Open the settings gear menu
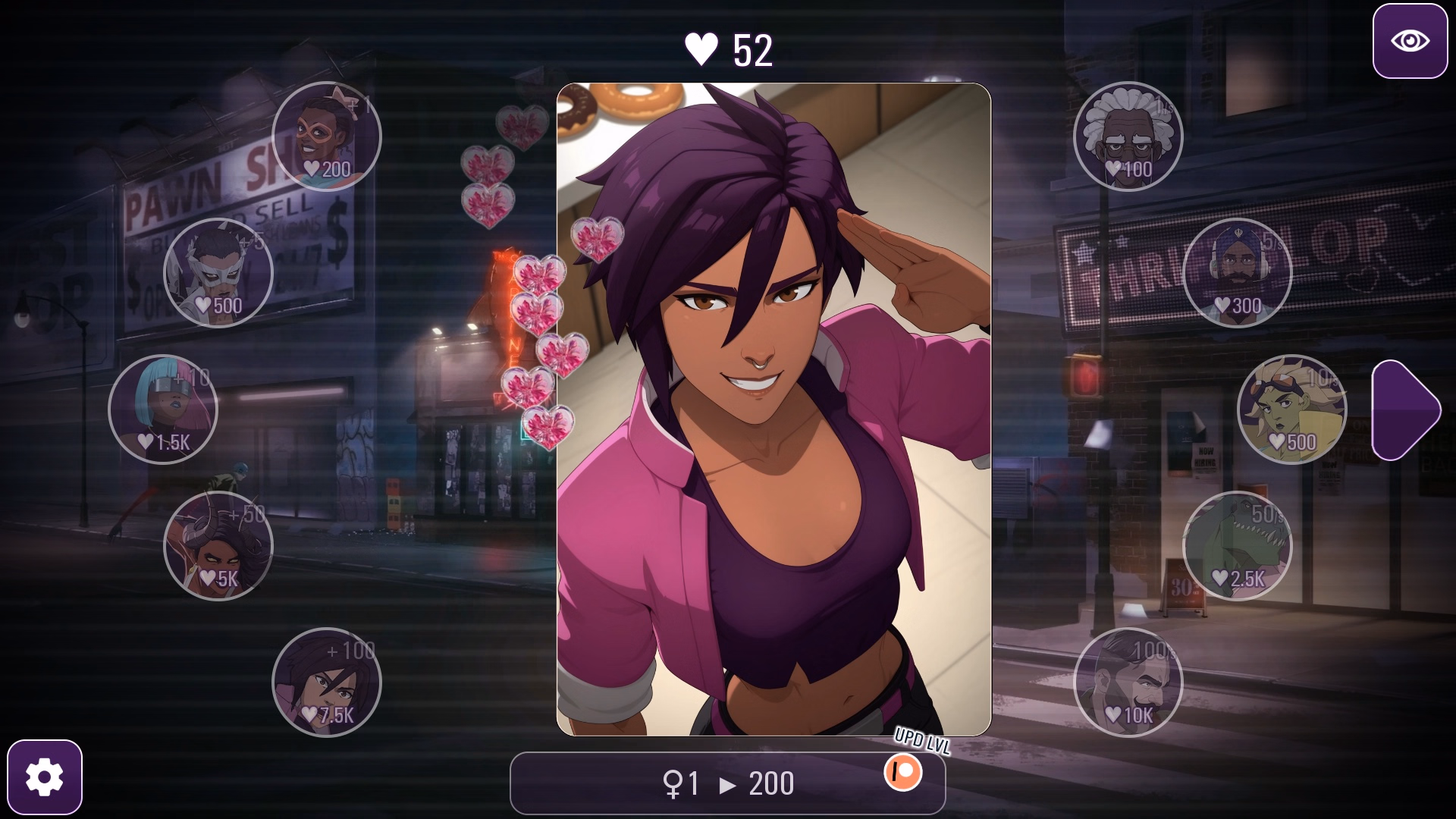1456x819 pixels. pyautogui.click(x=45, y=777)
